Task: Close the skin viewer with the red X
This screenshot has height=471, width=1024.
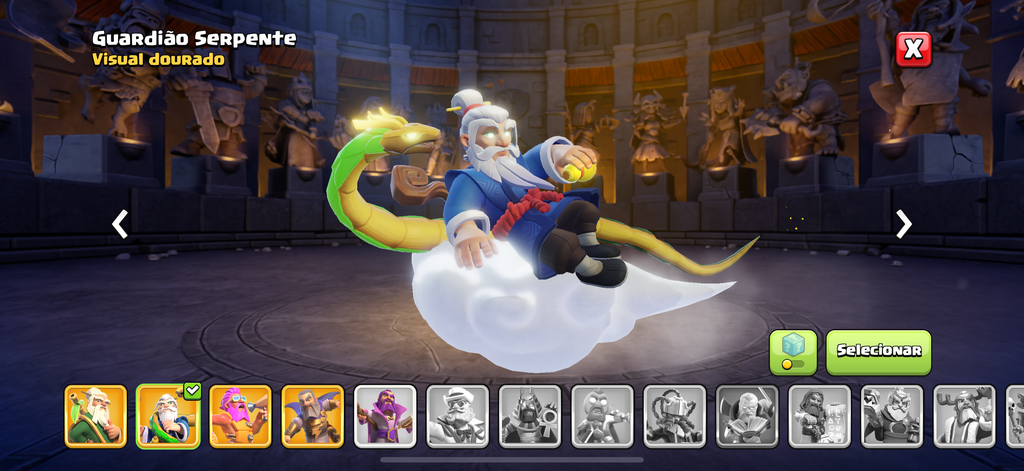Action: [x=913, y=49]
